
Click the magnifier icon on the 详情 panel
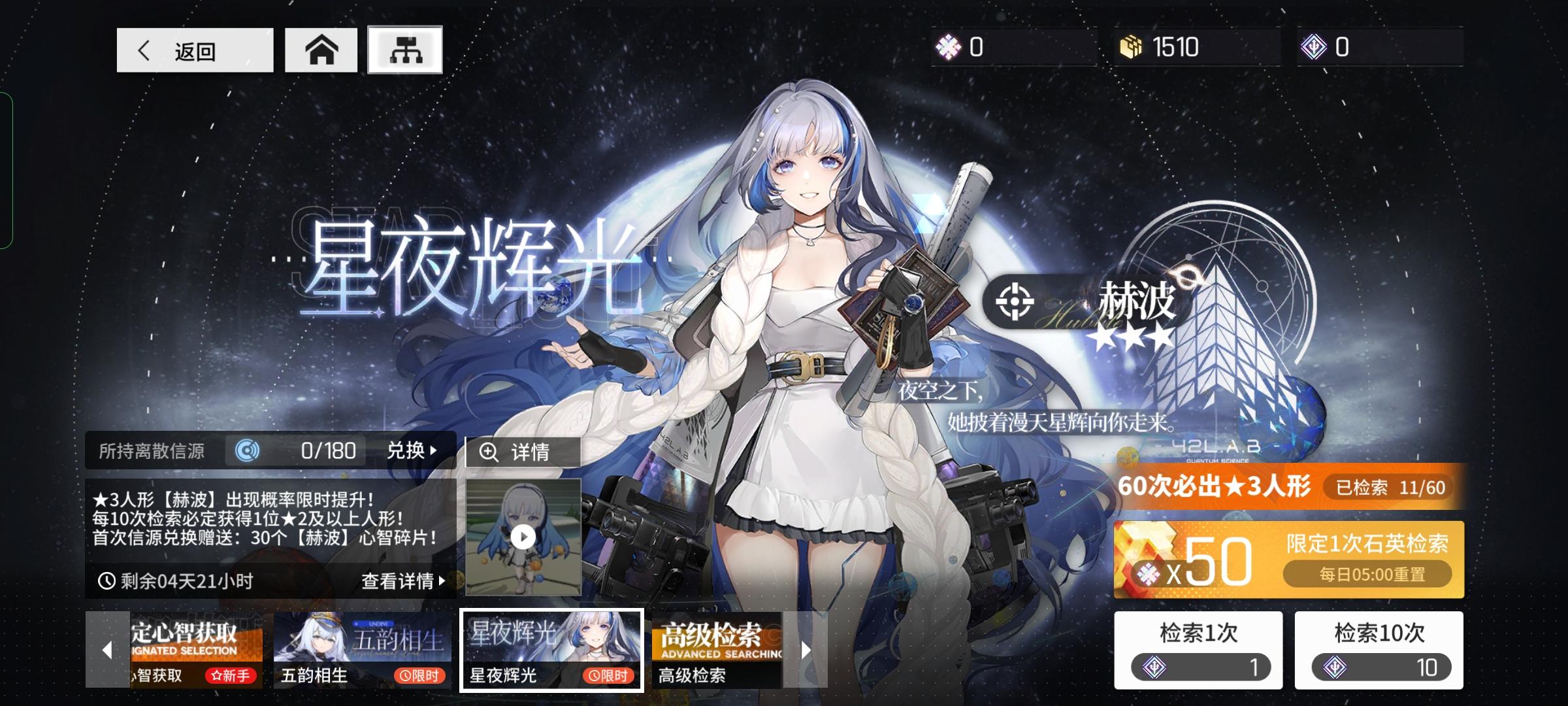(x=488, y=451)
